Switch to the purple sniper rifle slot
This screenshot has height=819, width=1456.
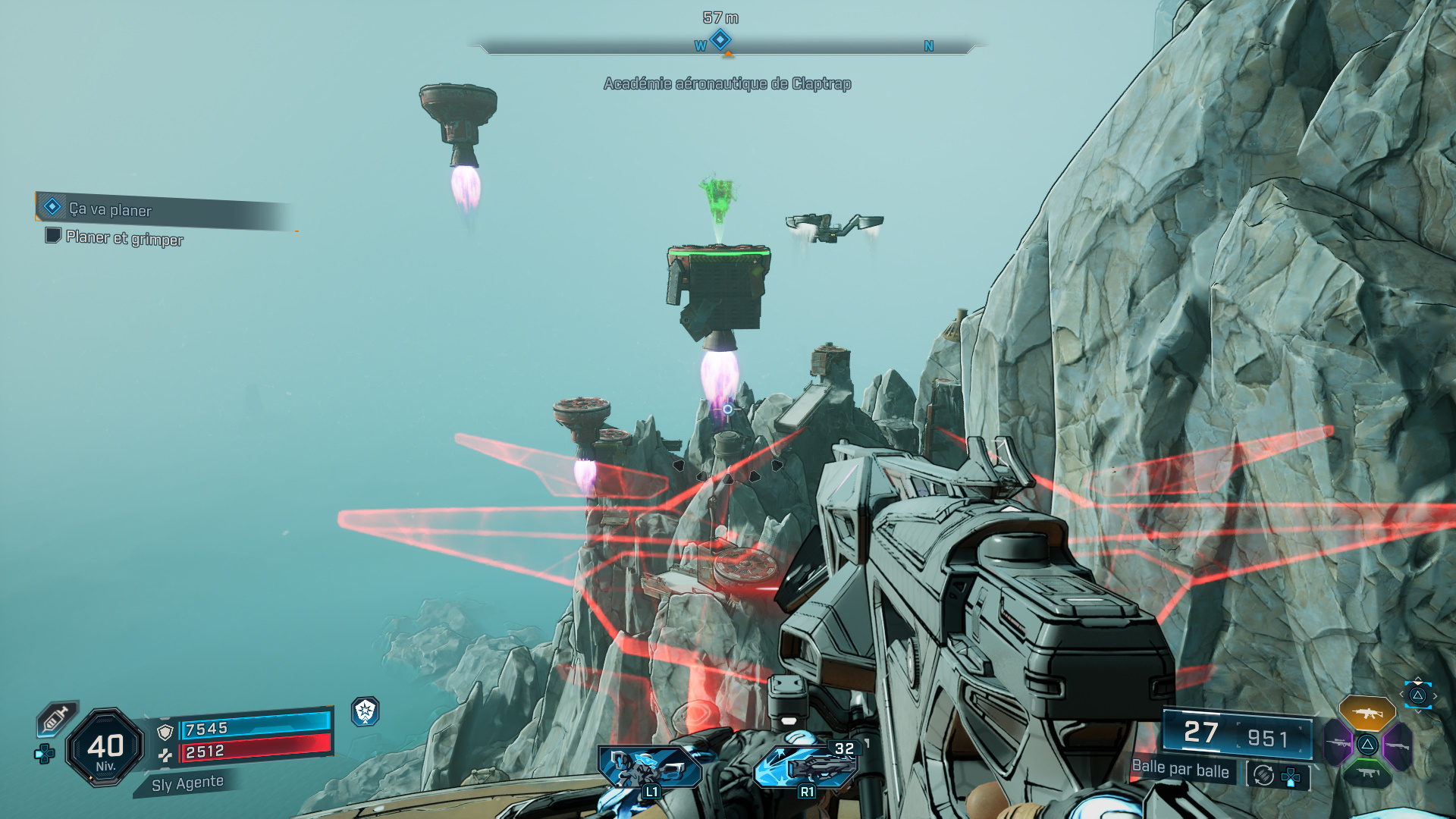pyautogui.click(x=1338, y=743)
